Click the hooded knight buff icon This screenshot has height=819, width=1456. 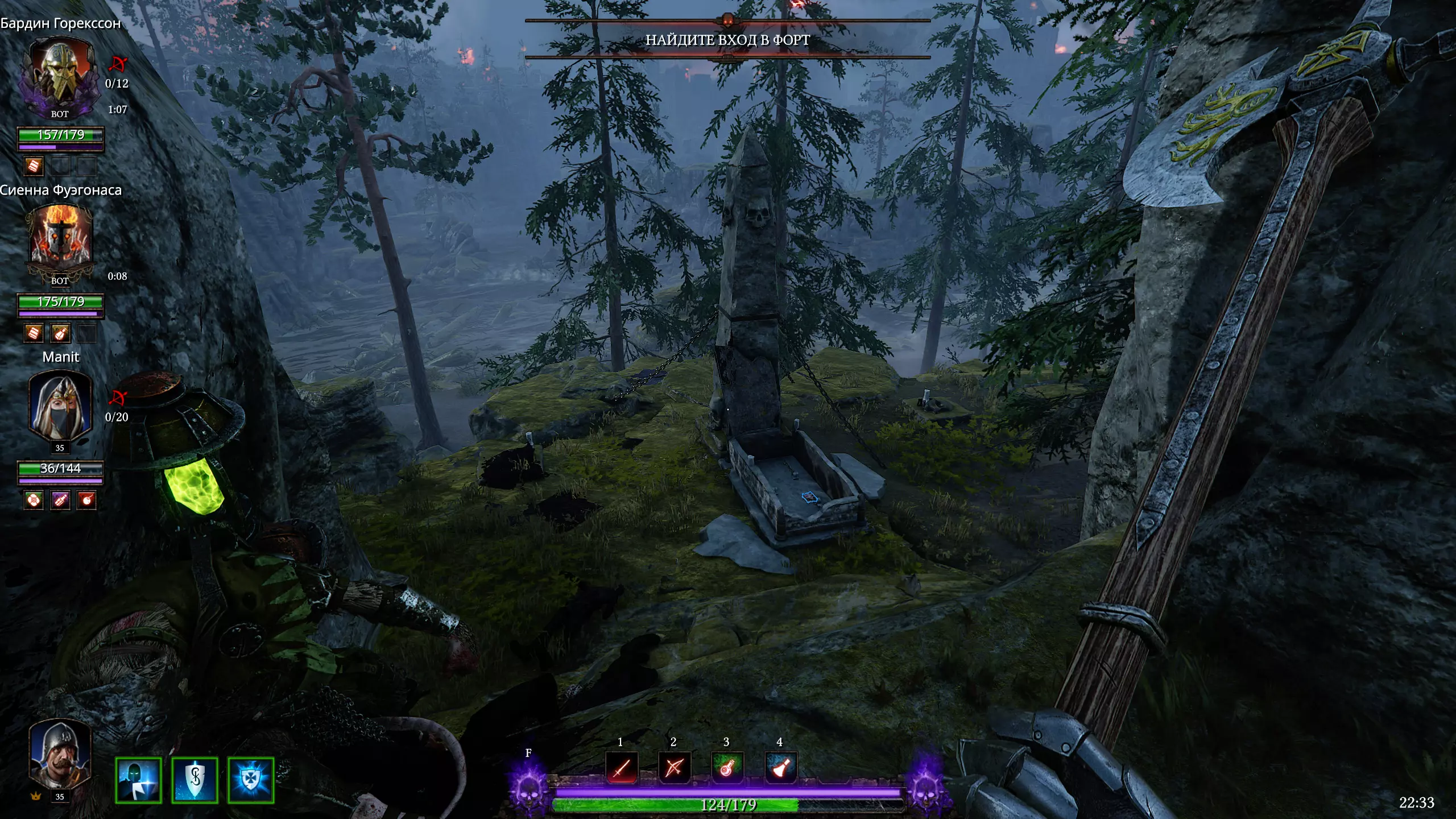138,780
